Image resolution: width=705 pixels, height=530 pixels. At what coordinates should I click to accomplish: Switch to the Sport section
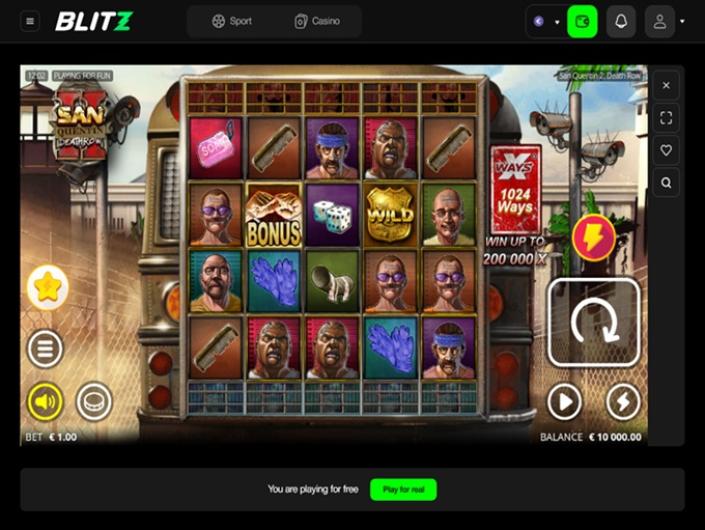click(x=232, y=21)
